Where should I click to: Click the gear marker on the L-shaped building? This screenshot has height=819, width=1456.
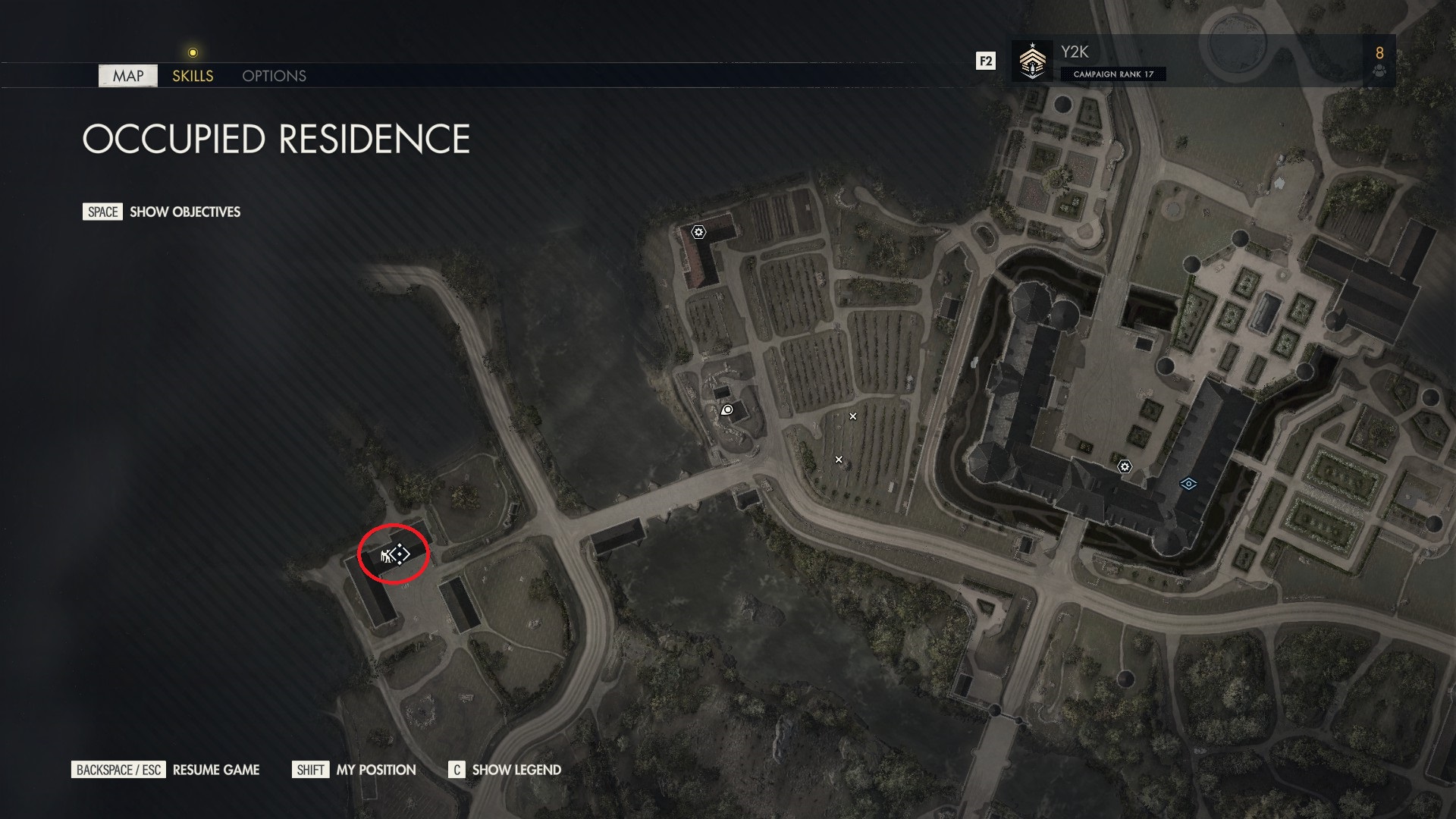(x=698, y=231)
